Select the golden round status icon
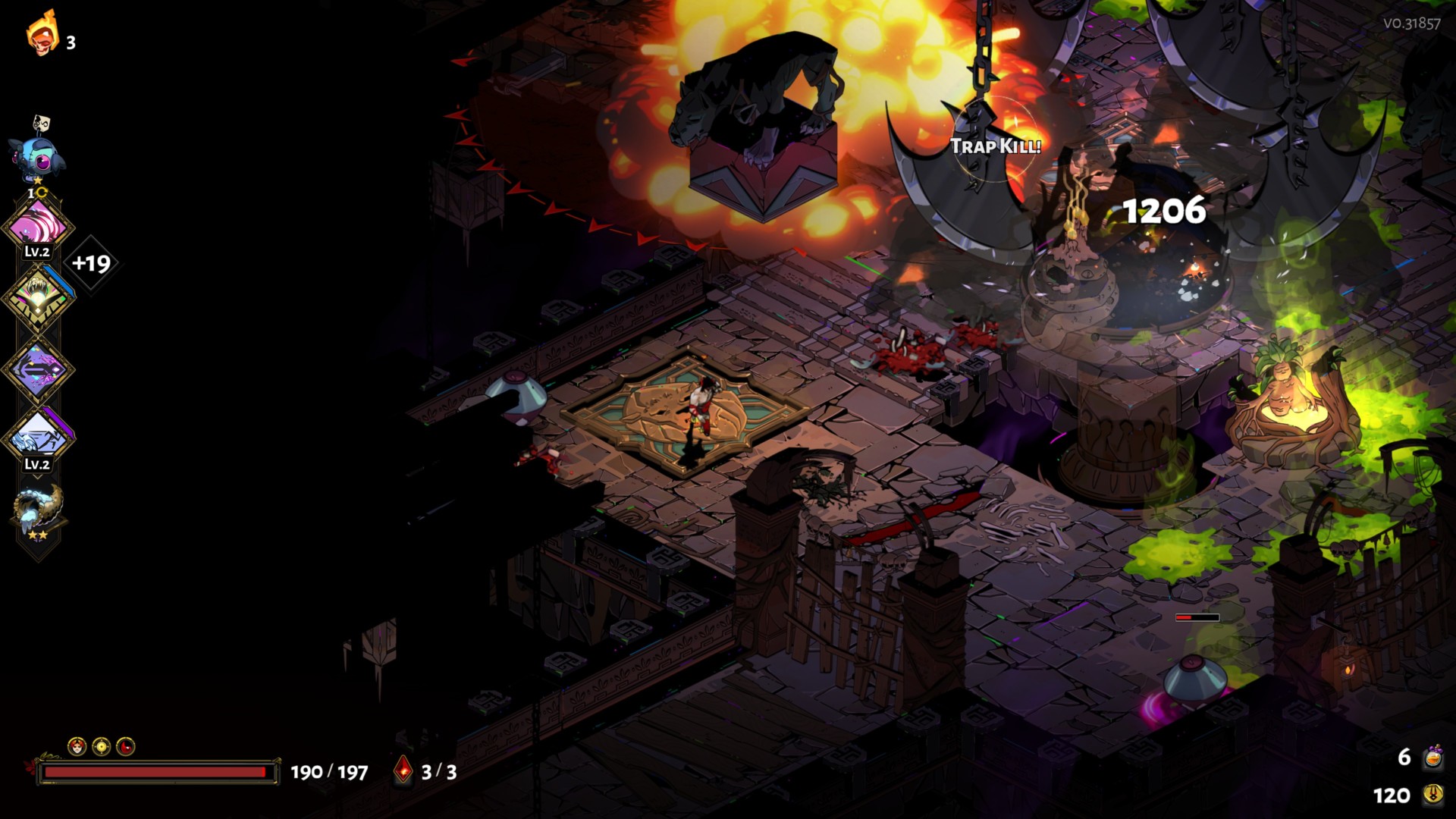 tap(101, 747)
